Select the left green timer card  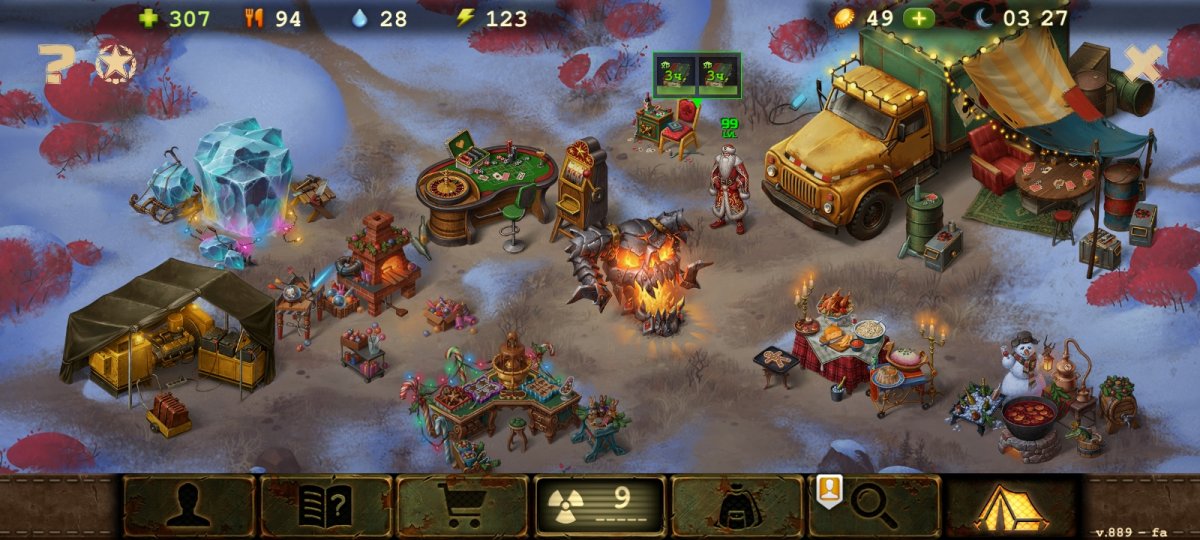pos(676,74)
